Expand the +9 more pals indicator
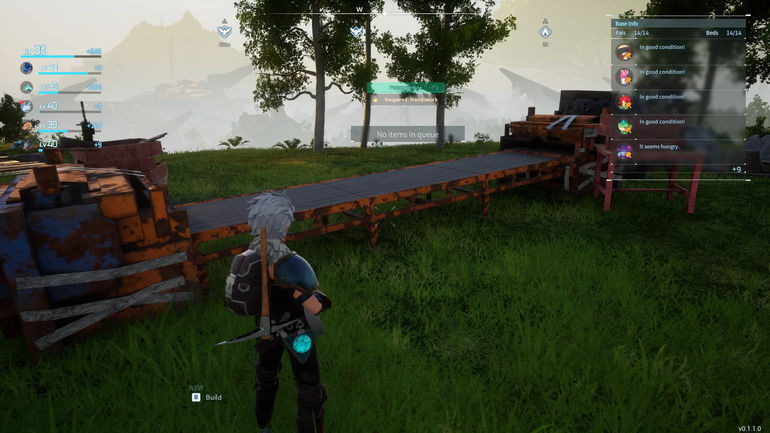Image resolution: width=770 pixels, height=433 pixels. click(736, 169)
